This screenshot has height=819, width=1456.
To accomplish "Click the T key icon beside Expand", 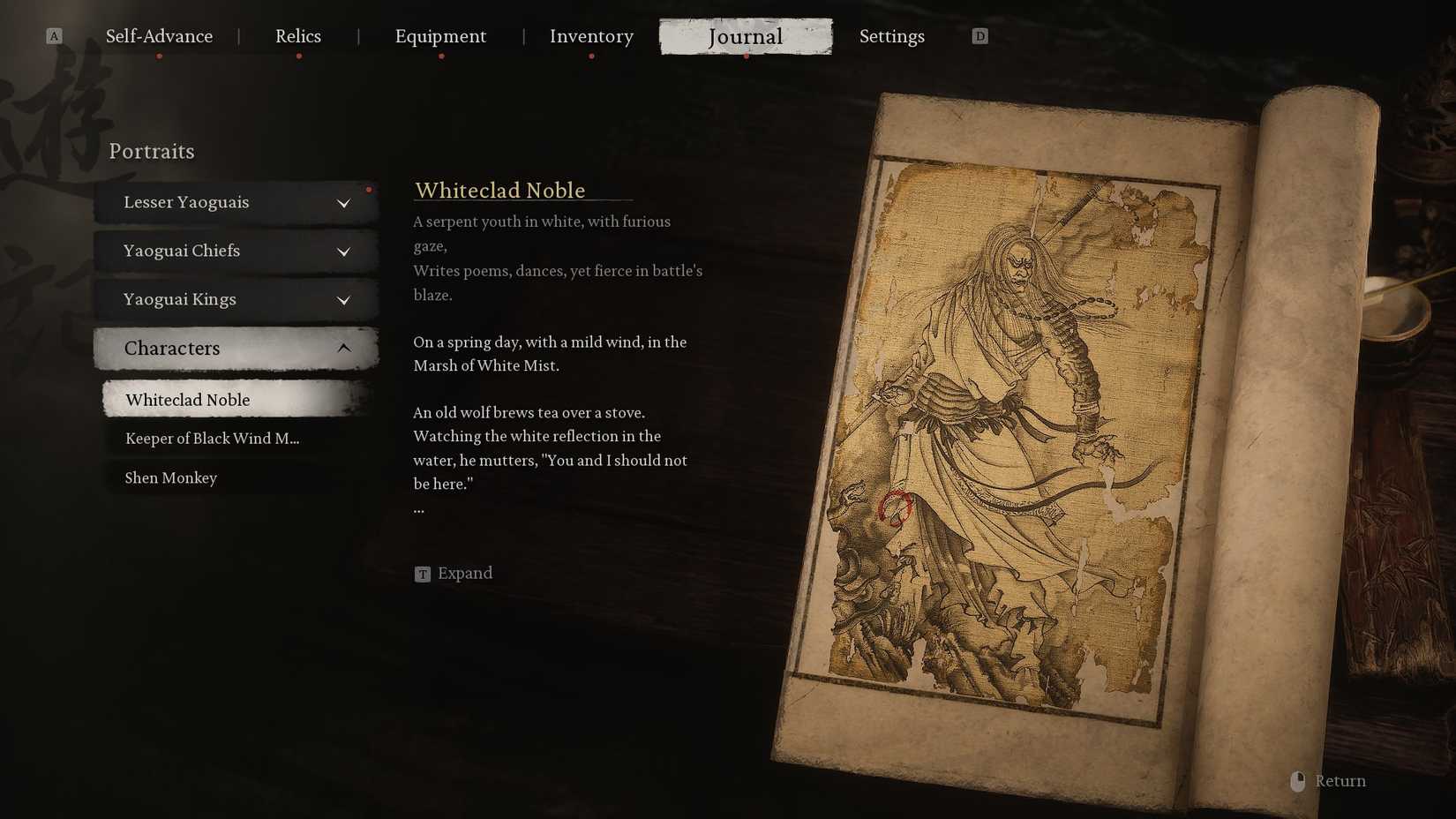I will point(422,574).
